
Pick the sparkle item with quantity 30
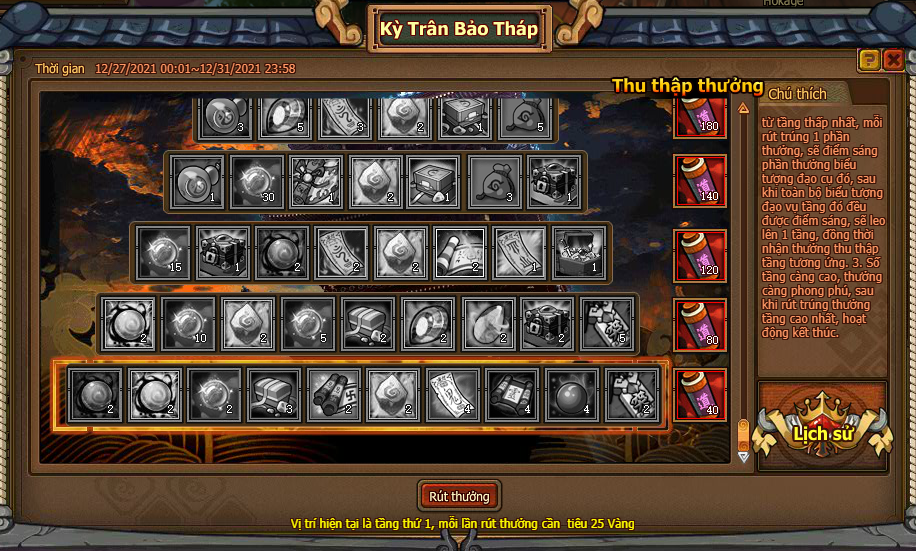255,181
